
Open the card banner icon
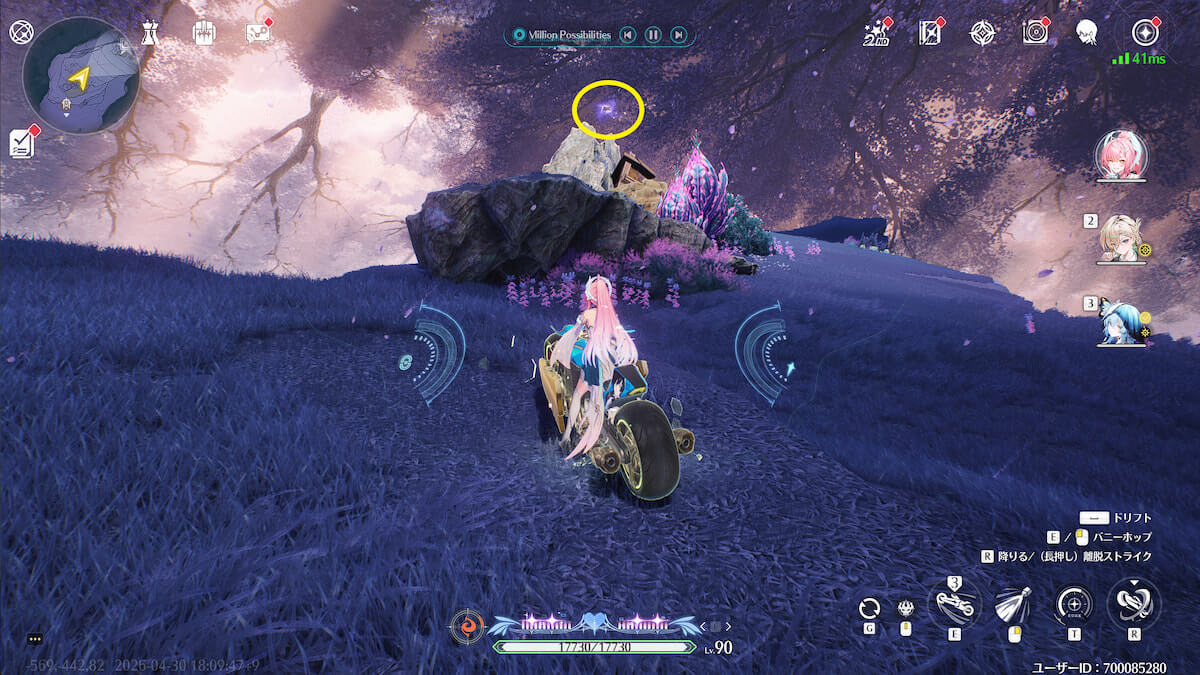pyautogui.click(x=931, y=33)
